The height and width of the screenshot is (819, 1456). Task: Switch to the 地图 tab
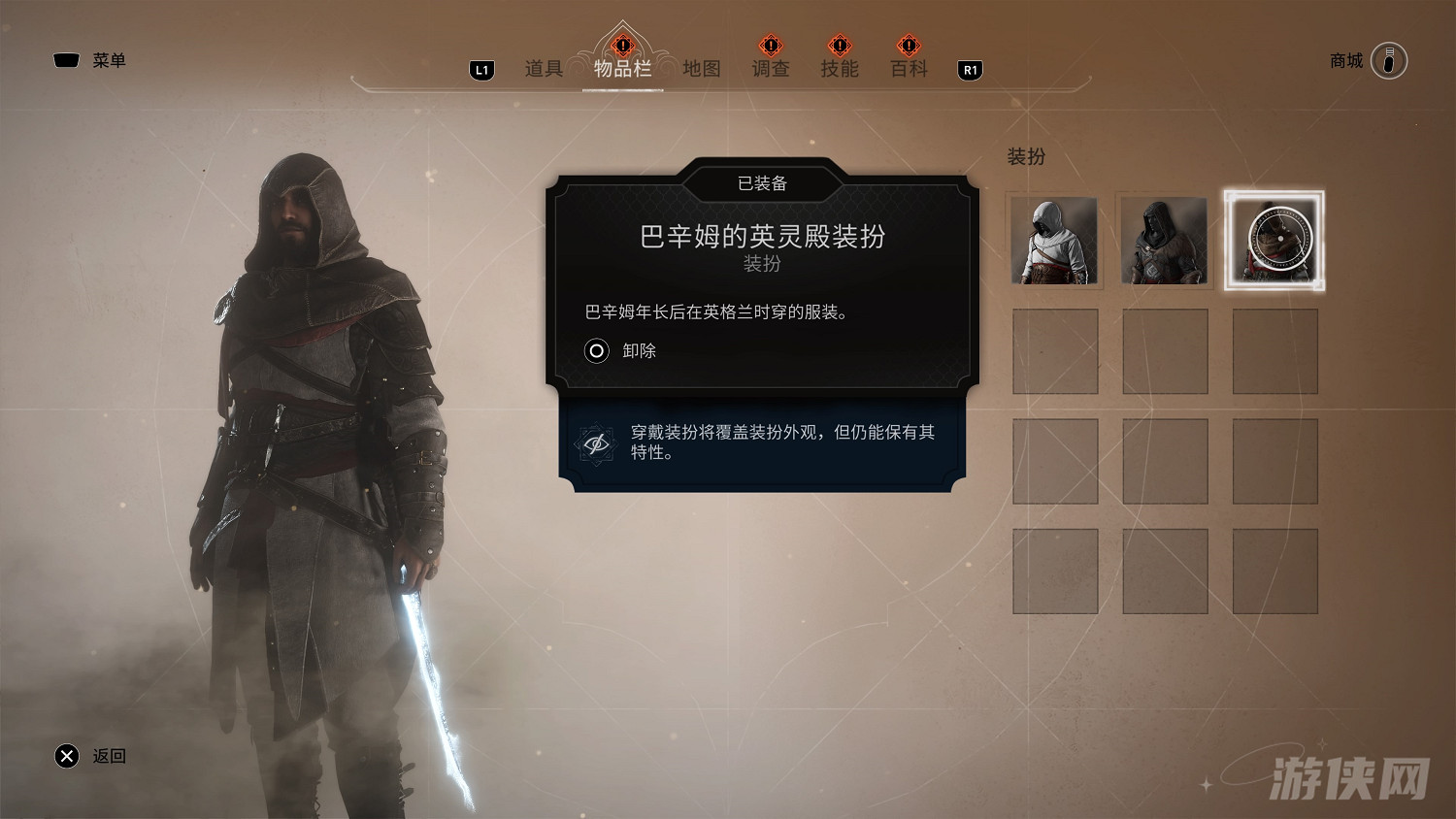702,69
